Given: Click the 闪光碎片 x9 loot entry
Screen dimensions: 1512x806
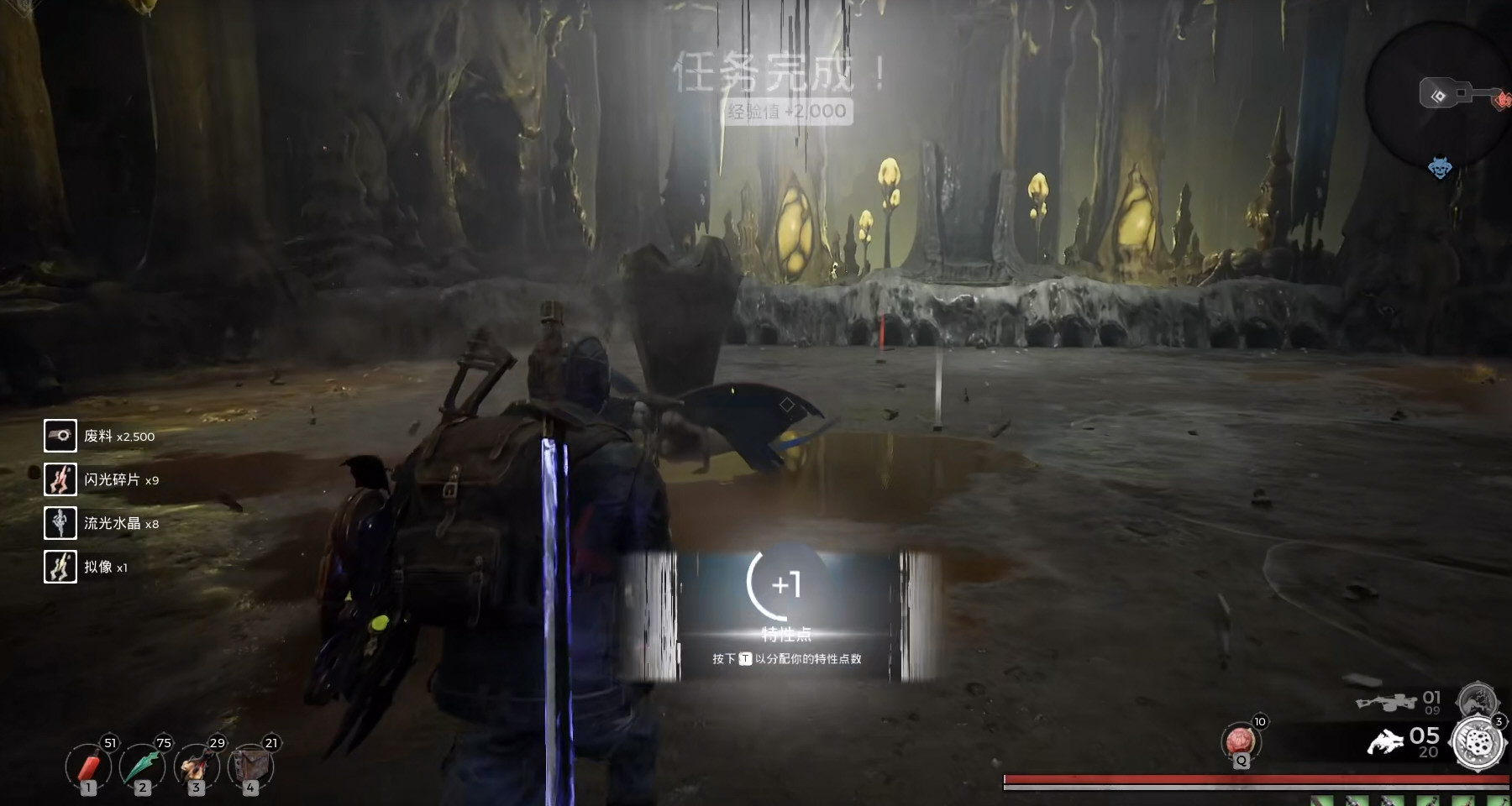Looking at the screenshot, I should point(102,479).
